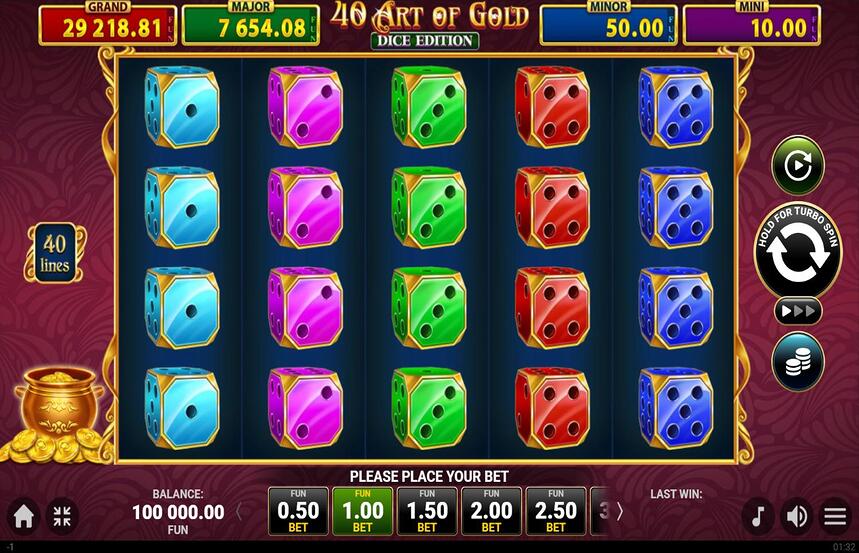Show lower bets with left arrow
Screen dimensions: 859x553
[x=239, y=512]
